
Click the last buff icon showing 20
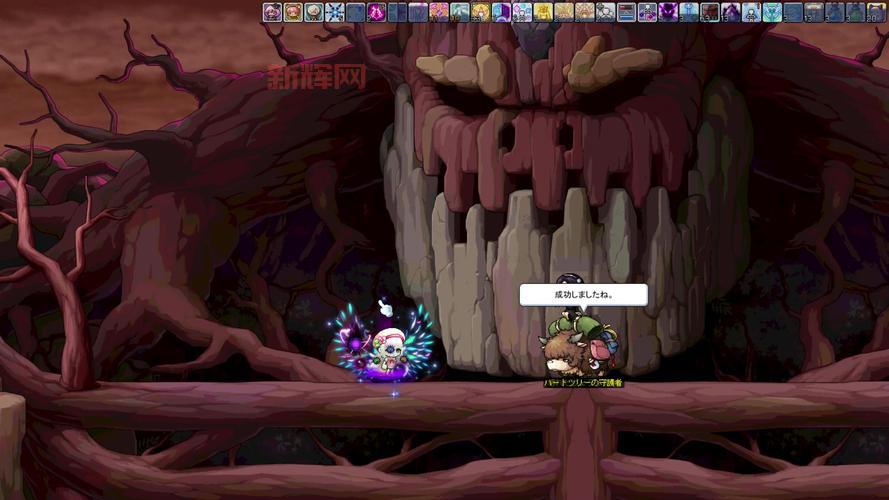point(877,12)
